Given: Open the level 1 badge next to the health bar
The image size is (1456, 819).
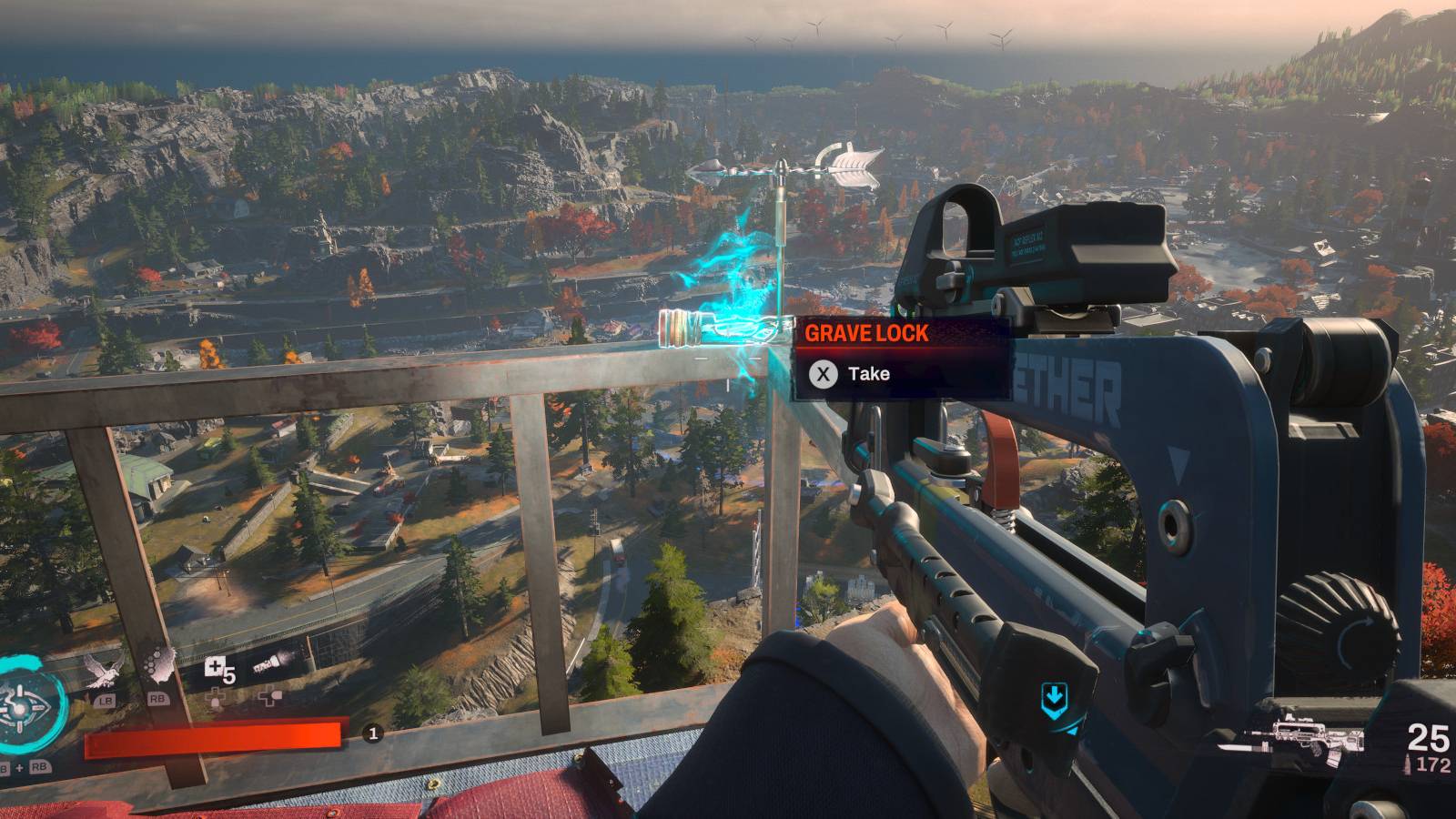Looking at the screenshot, I should 372,733.
